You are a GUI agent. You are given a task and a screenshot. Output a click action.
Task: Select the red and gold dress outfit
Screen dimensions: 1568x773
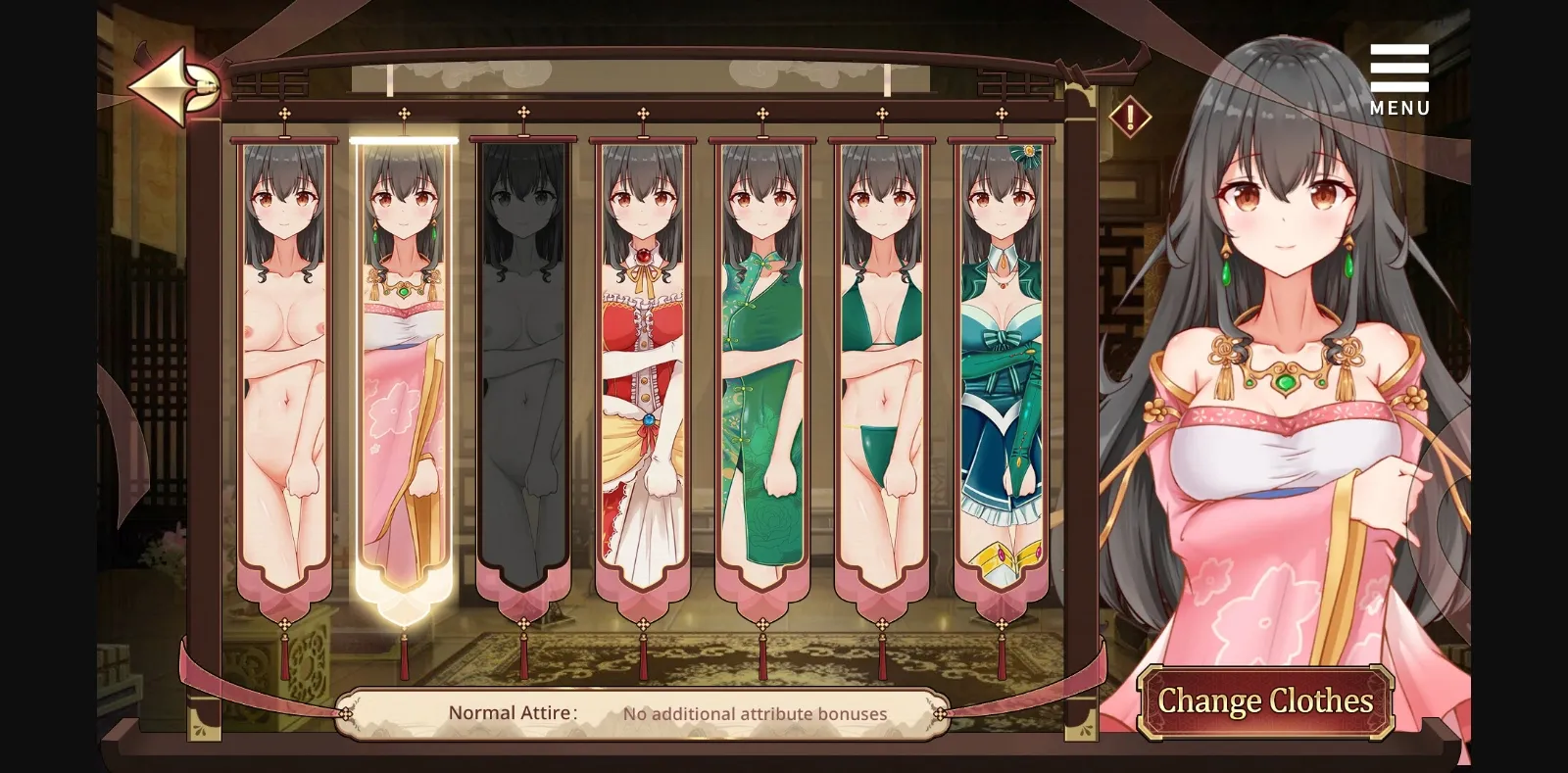click(x=643, y=362)
